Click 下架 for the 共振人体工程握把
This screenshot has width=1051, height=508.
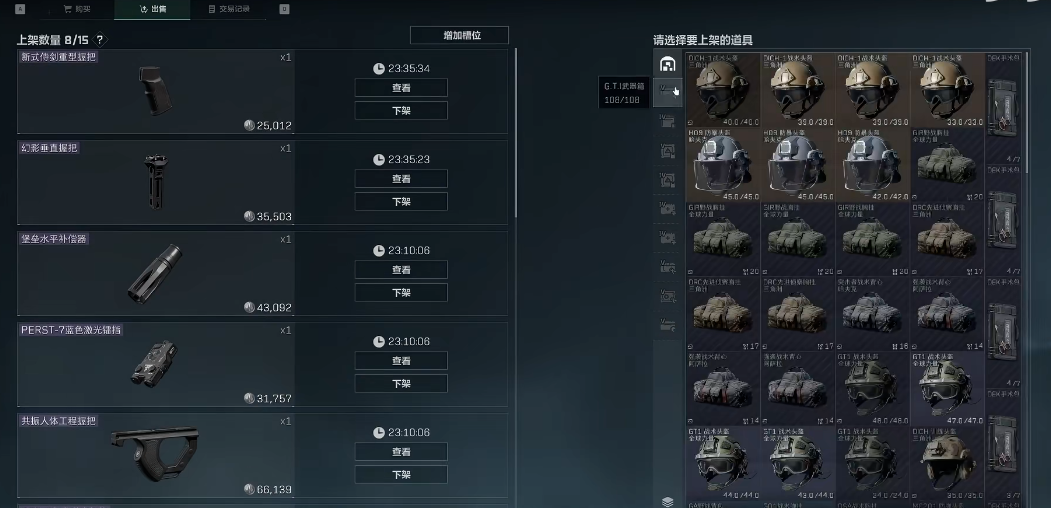point(401,474)
